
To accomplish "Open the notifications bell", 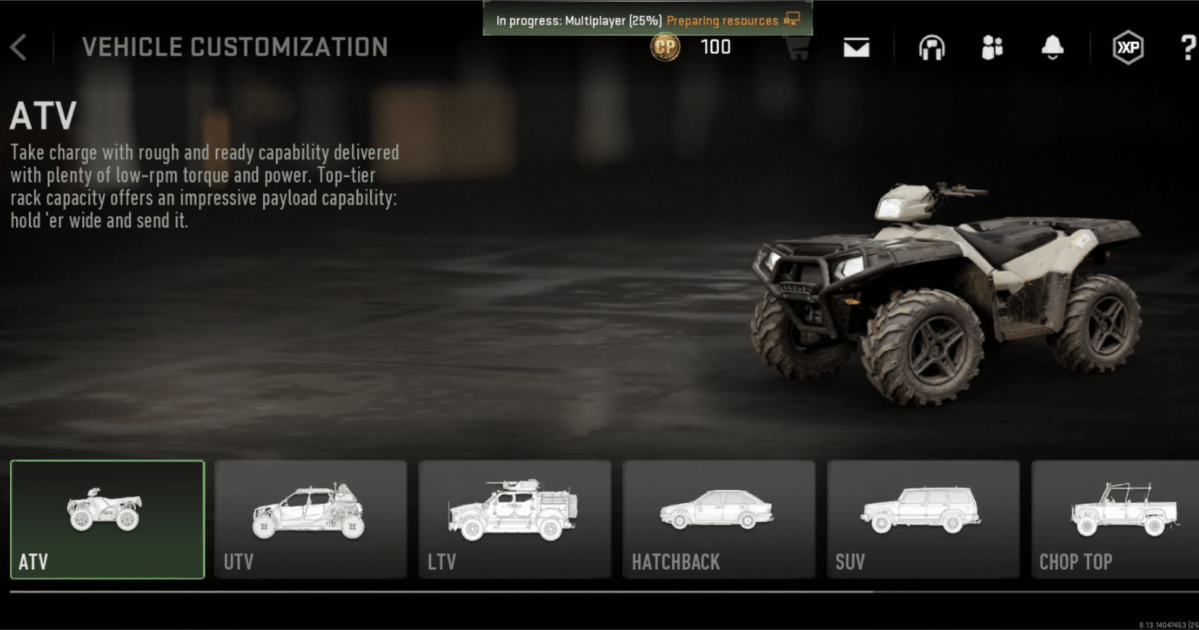I will click(x=1052, y=48).
